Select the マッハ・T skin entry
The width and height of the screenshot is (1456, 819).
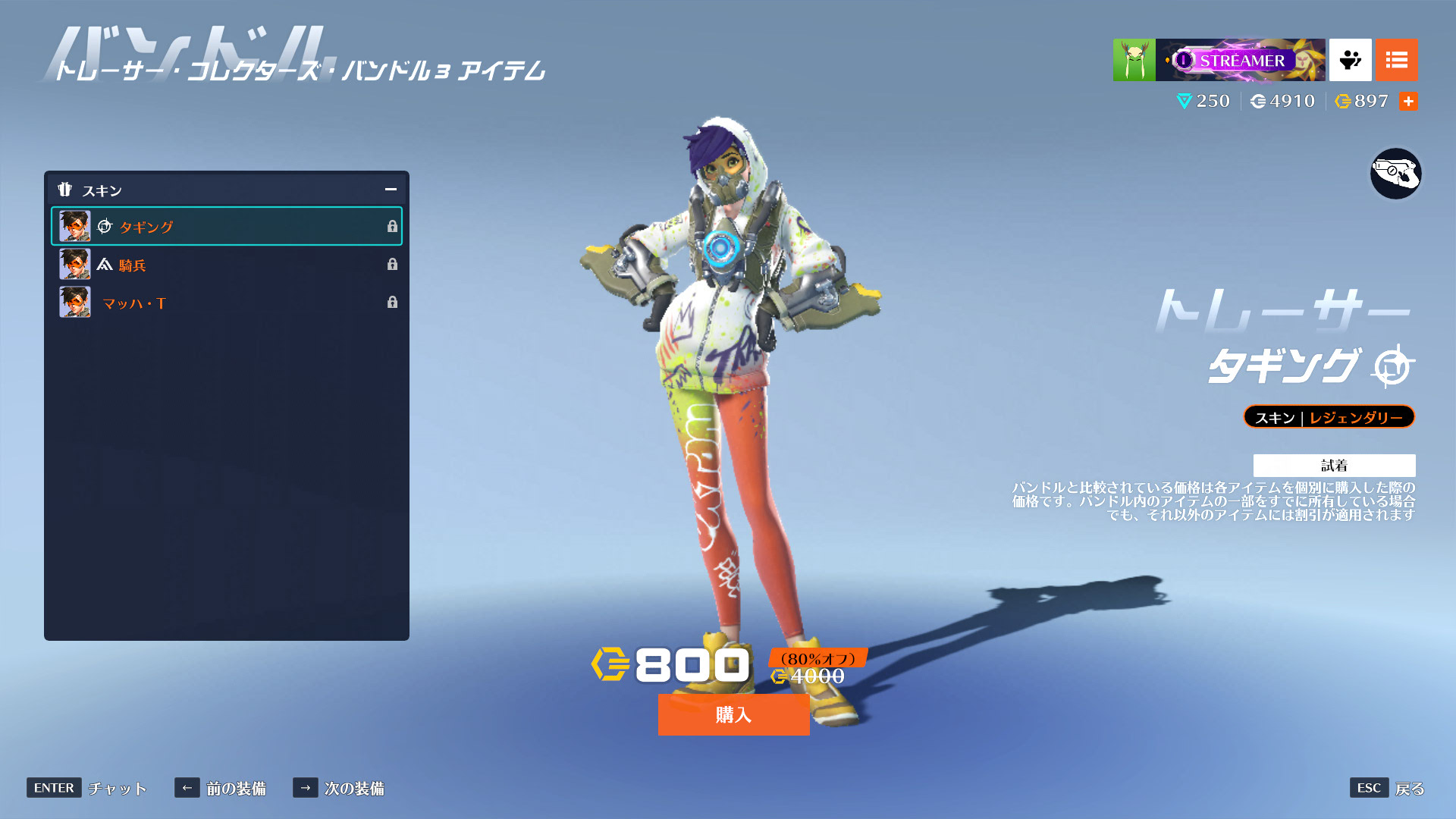pyautogui.click(x=226, y=303)
